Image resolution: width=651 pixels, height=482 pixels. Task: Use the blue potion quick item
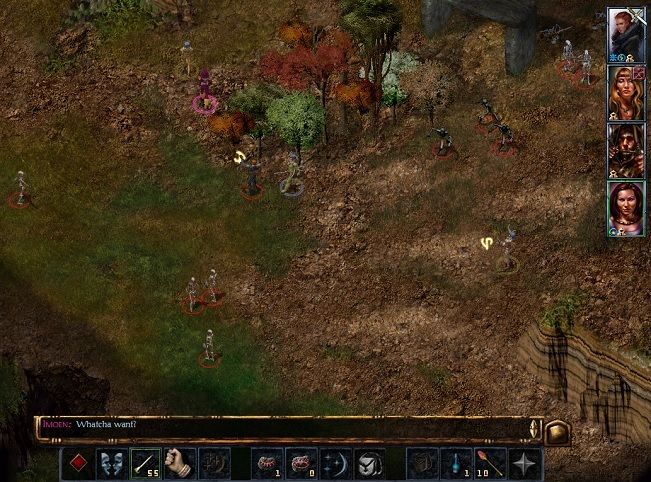click(456, 463)
